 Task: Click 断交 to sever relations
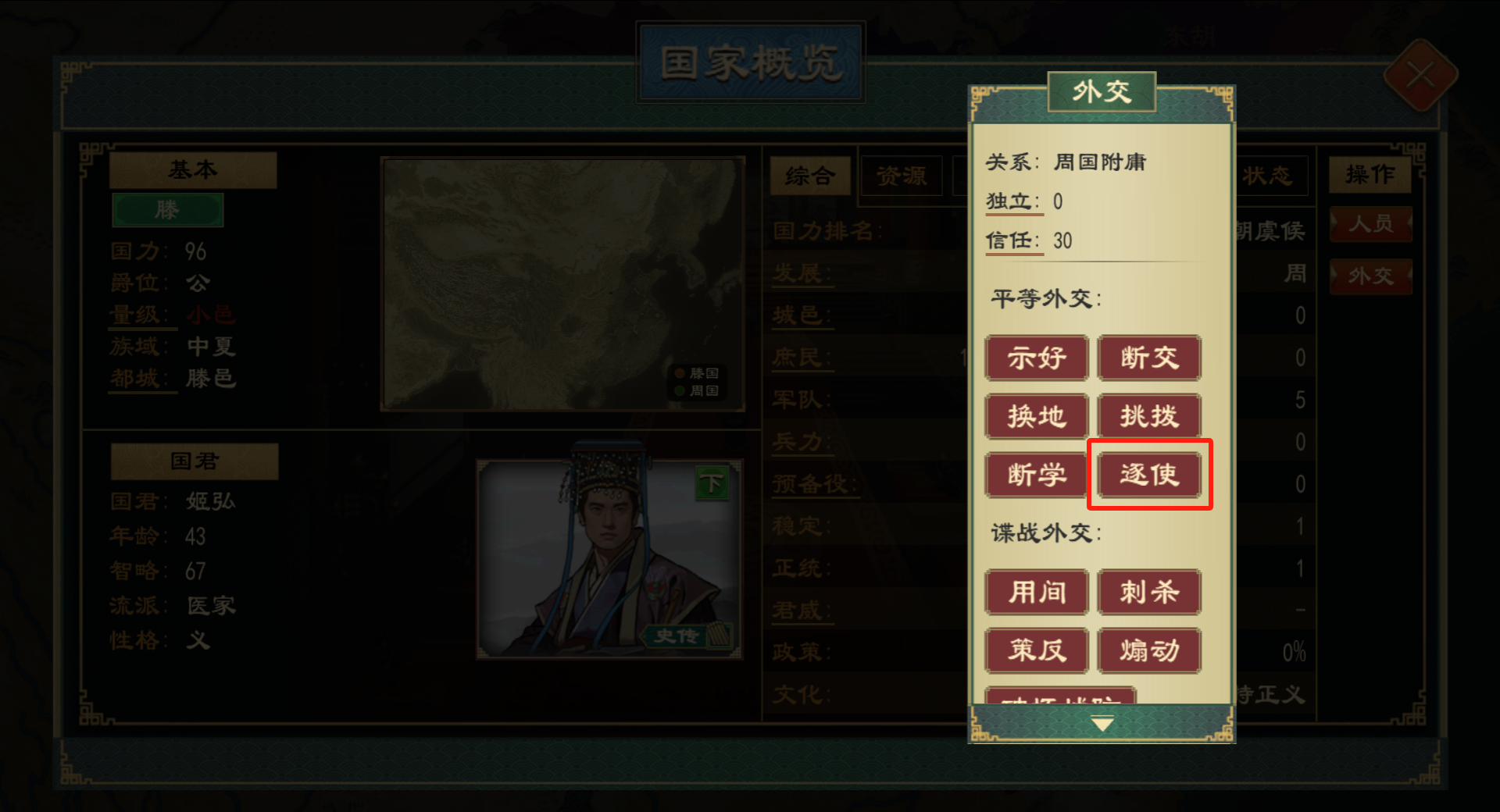pos(1149,358)
